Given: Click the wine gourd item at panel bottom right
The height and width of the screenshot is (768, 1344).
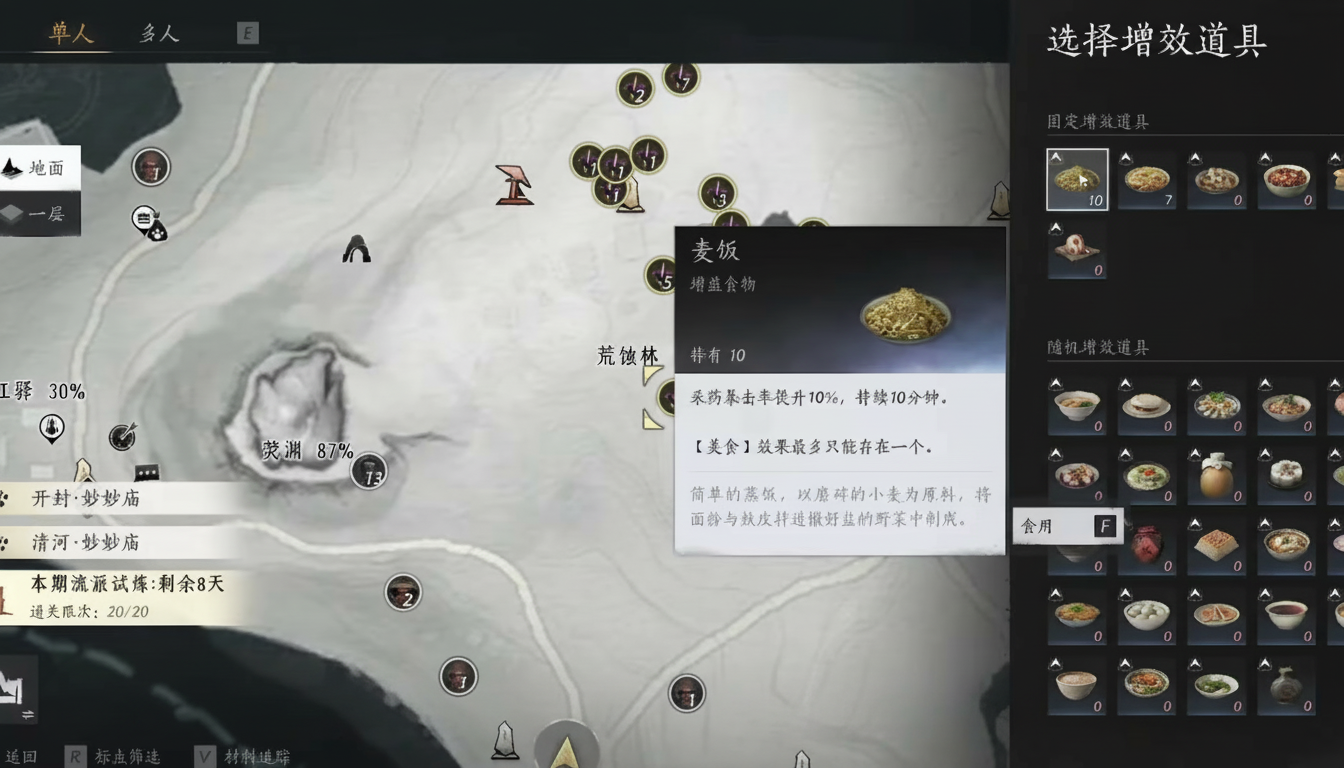Looking at the screenshot, I should coord(1286,690).
